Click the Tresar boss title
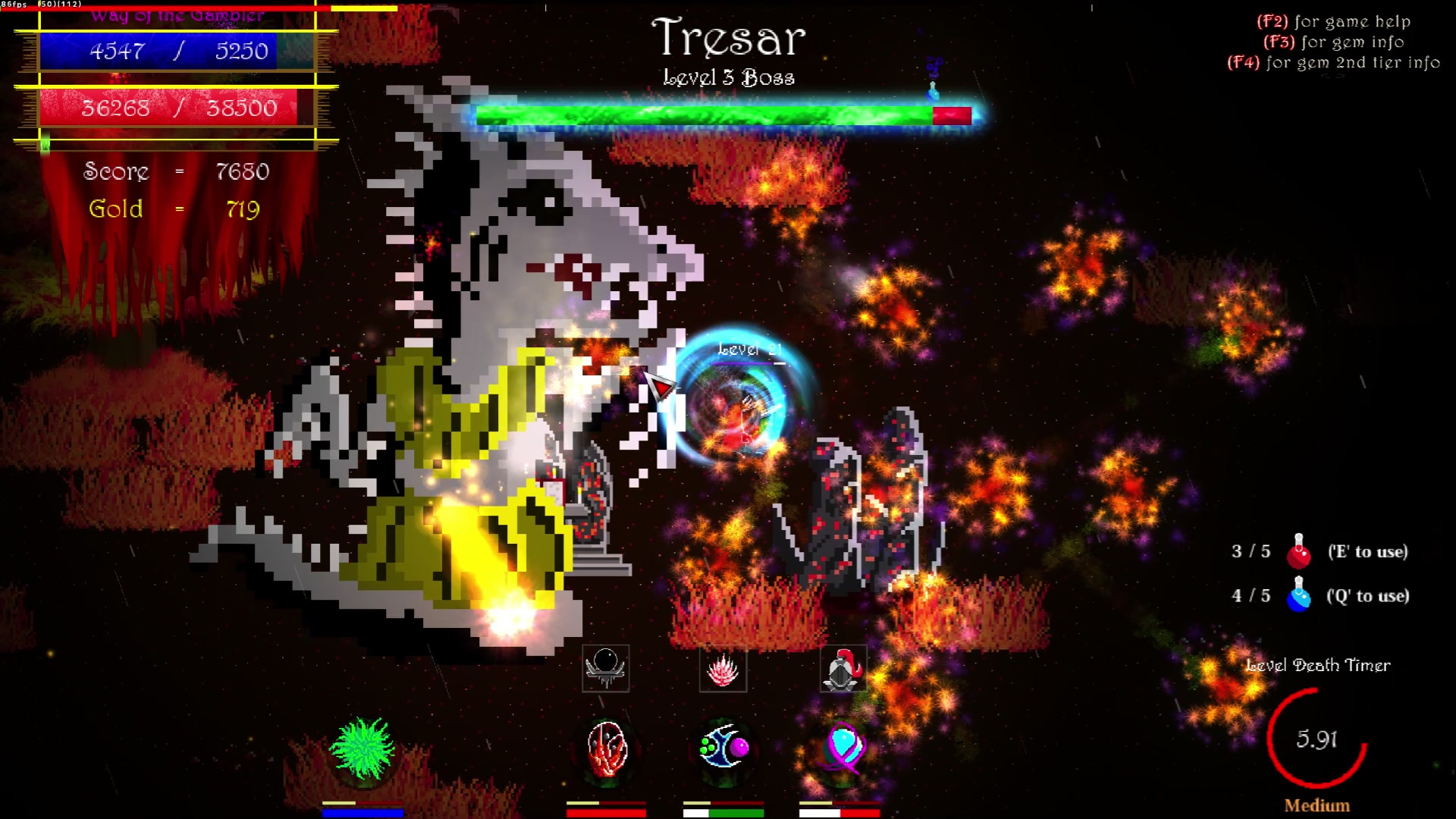 click(x=730, y=36)
